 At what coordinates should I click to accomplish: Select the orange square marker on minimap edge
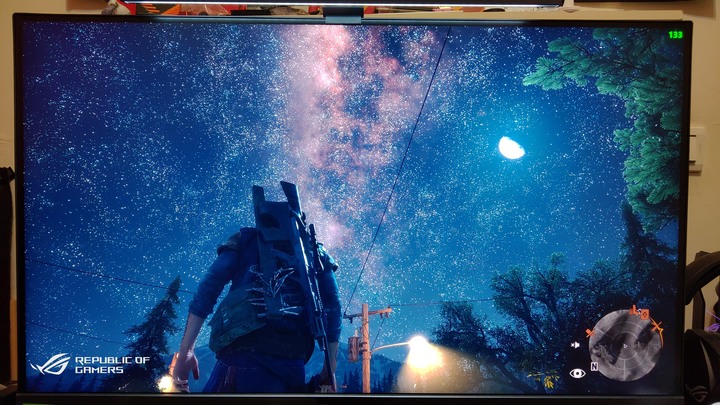point(643,313)
